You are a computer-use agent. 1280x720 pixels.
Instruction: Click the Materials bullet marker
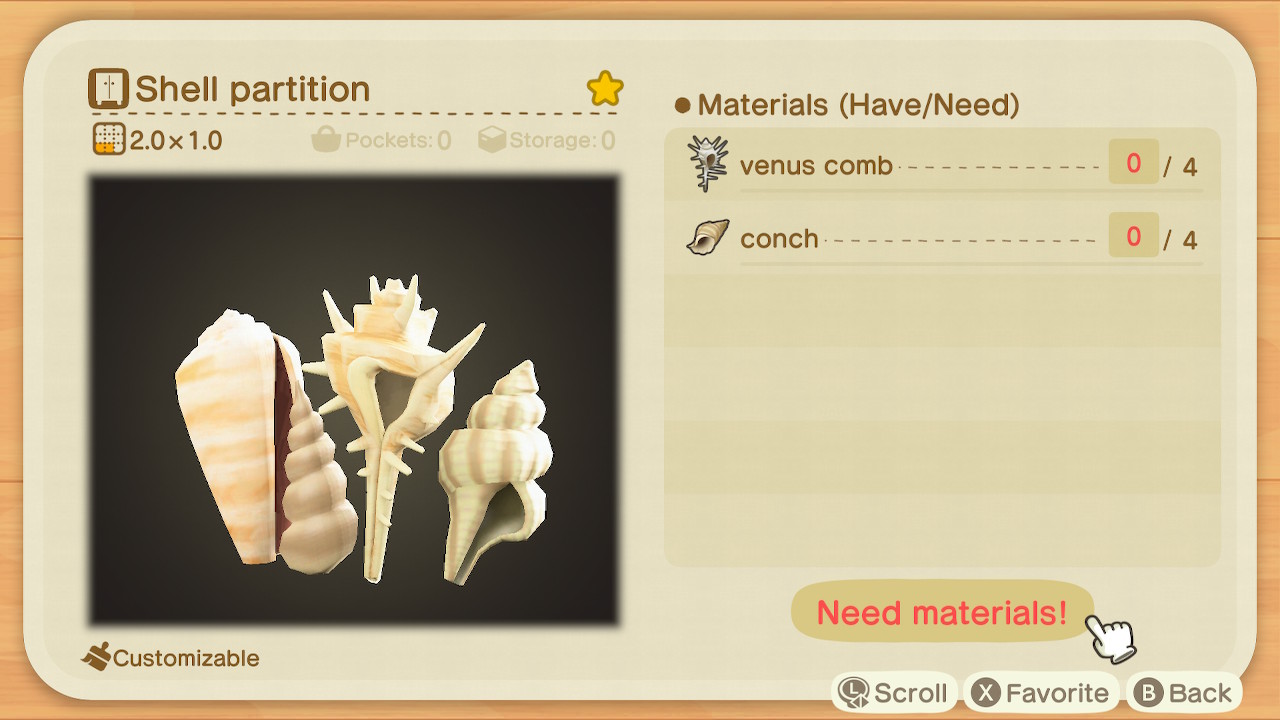point(682,105)
